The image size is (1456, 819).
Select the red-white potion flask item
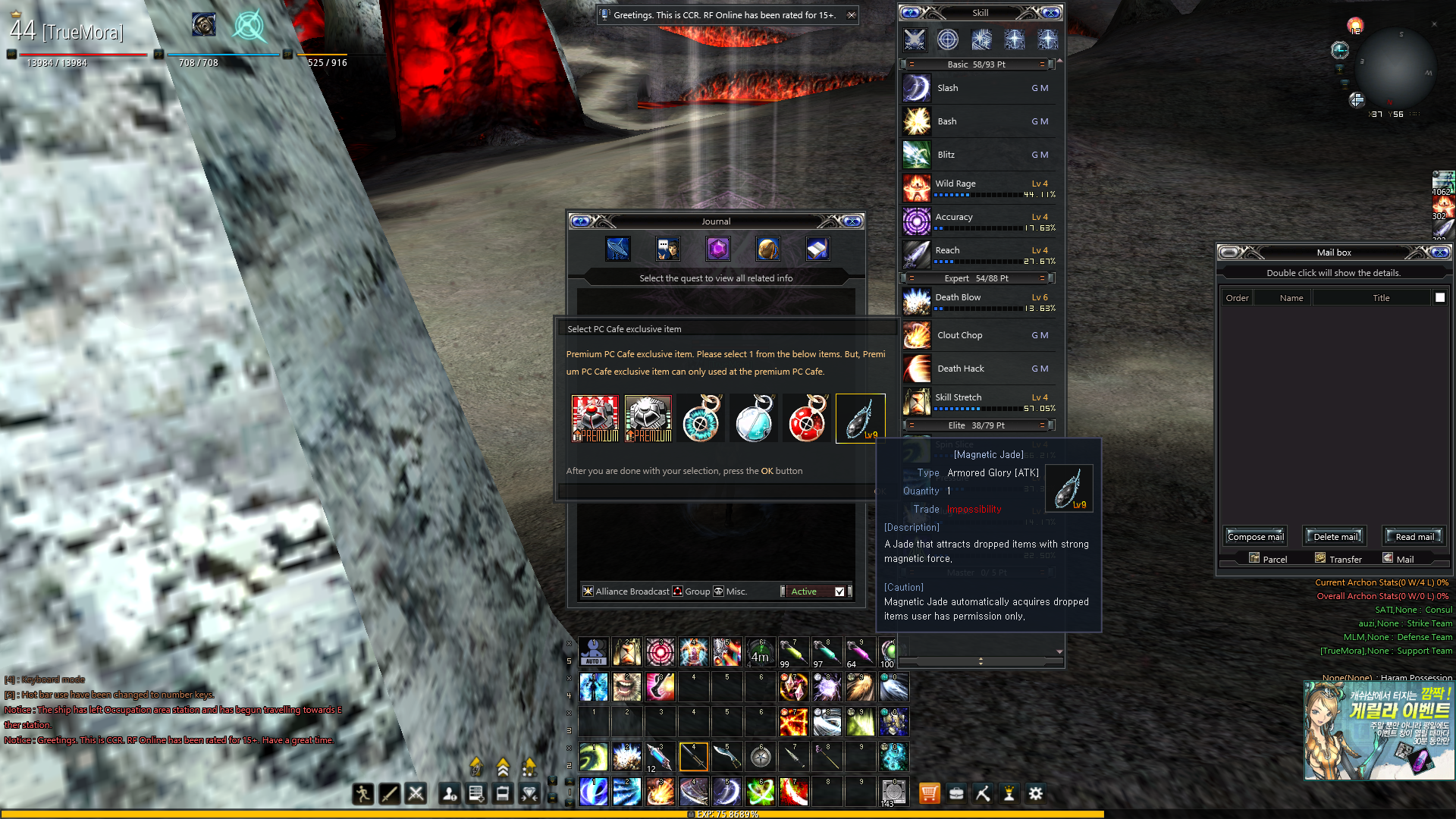[807, 418]
